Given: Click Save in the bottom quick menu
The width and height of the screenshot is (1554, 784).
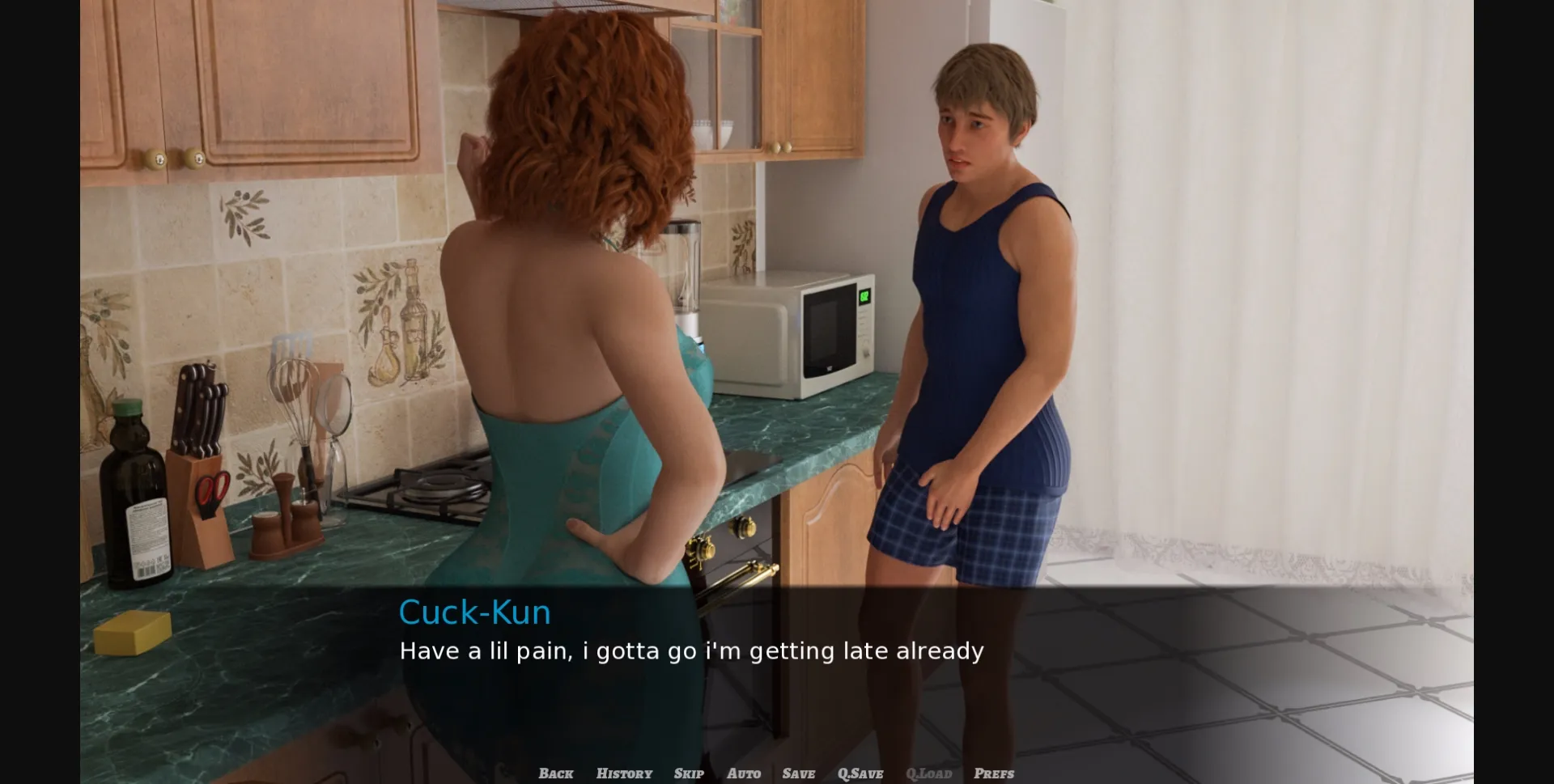Looking at the screenshot, I should [798, 773].
